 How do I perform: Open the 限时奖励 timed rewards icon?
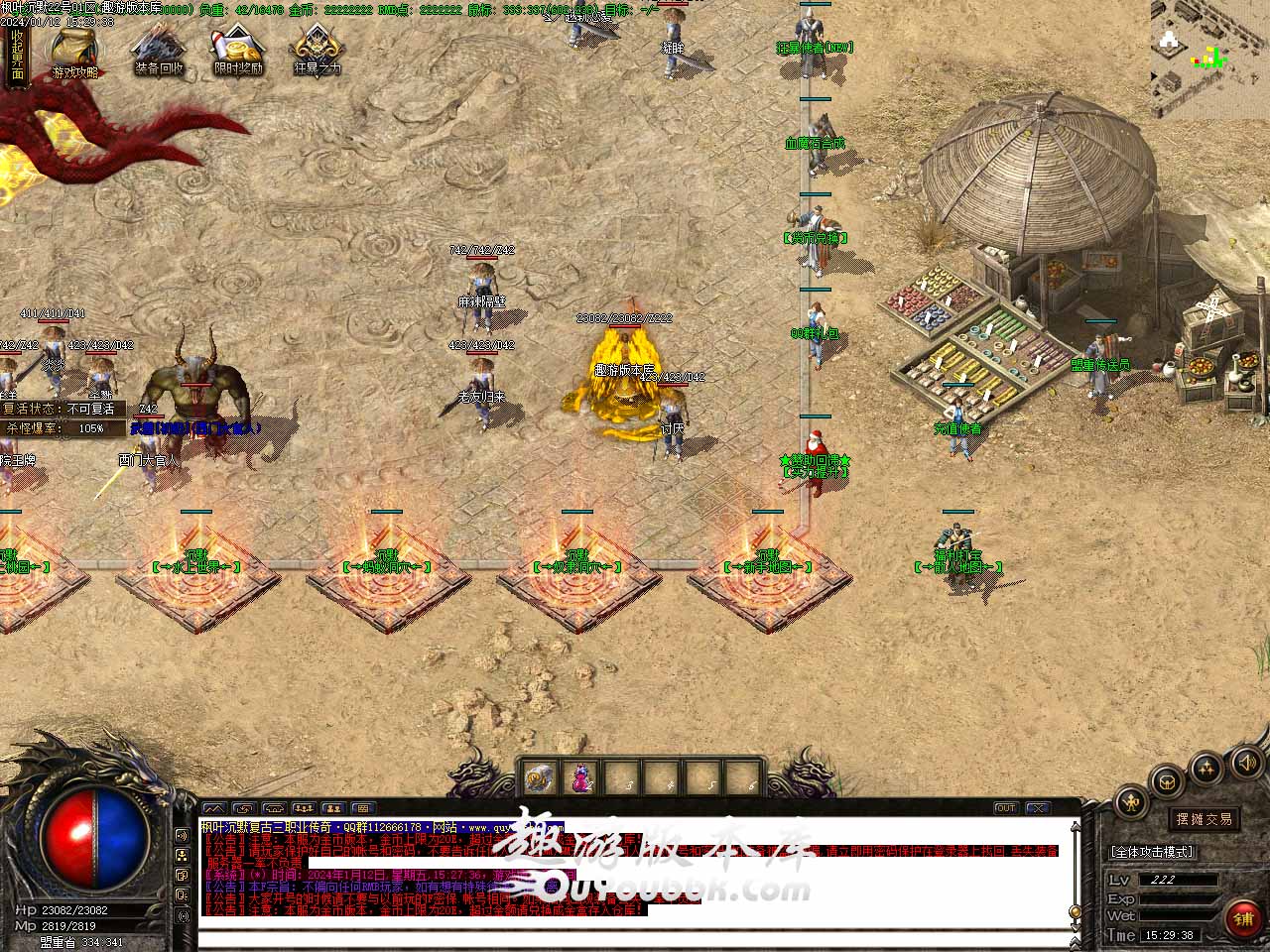coord(238,50)
